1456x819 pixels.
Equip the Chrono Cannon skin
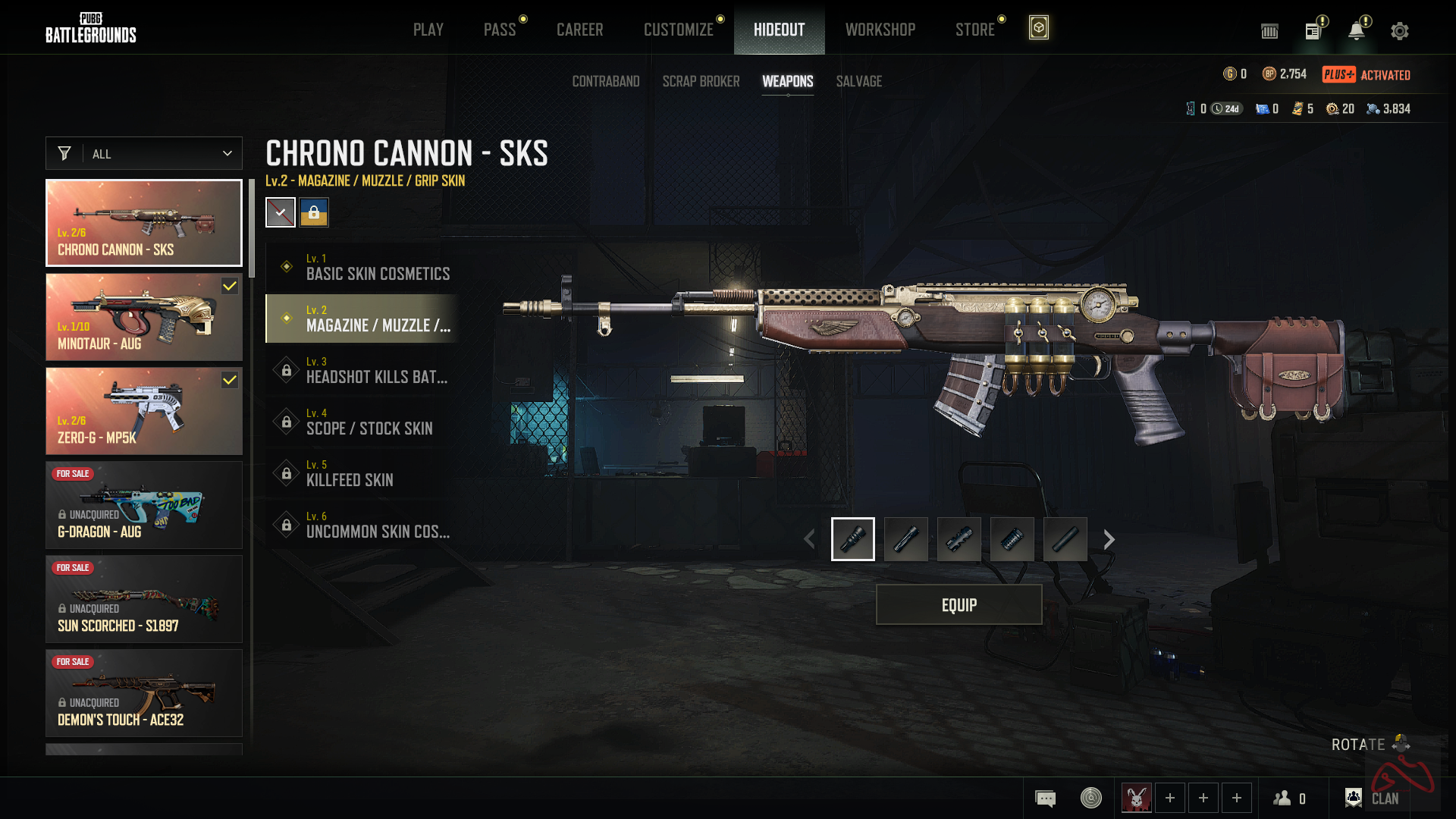point(959,604)
